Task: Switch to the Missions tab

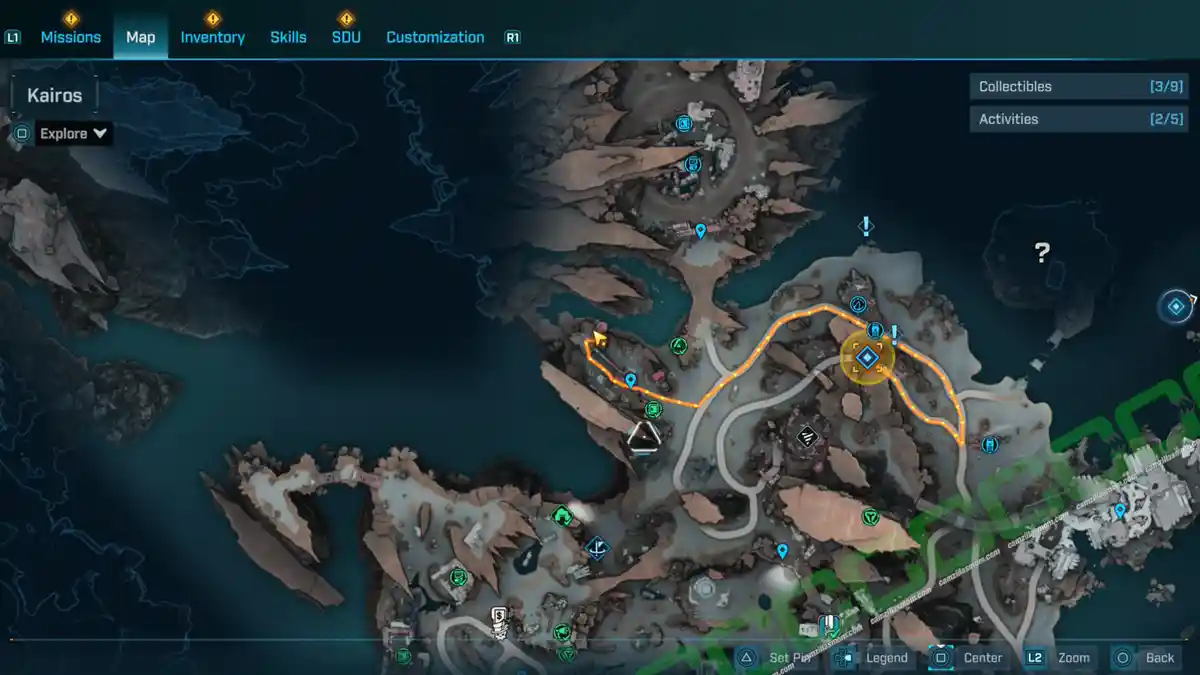Action: coord(70,37)
